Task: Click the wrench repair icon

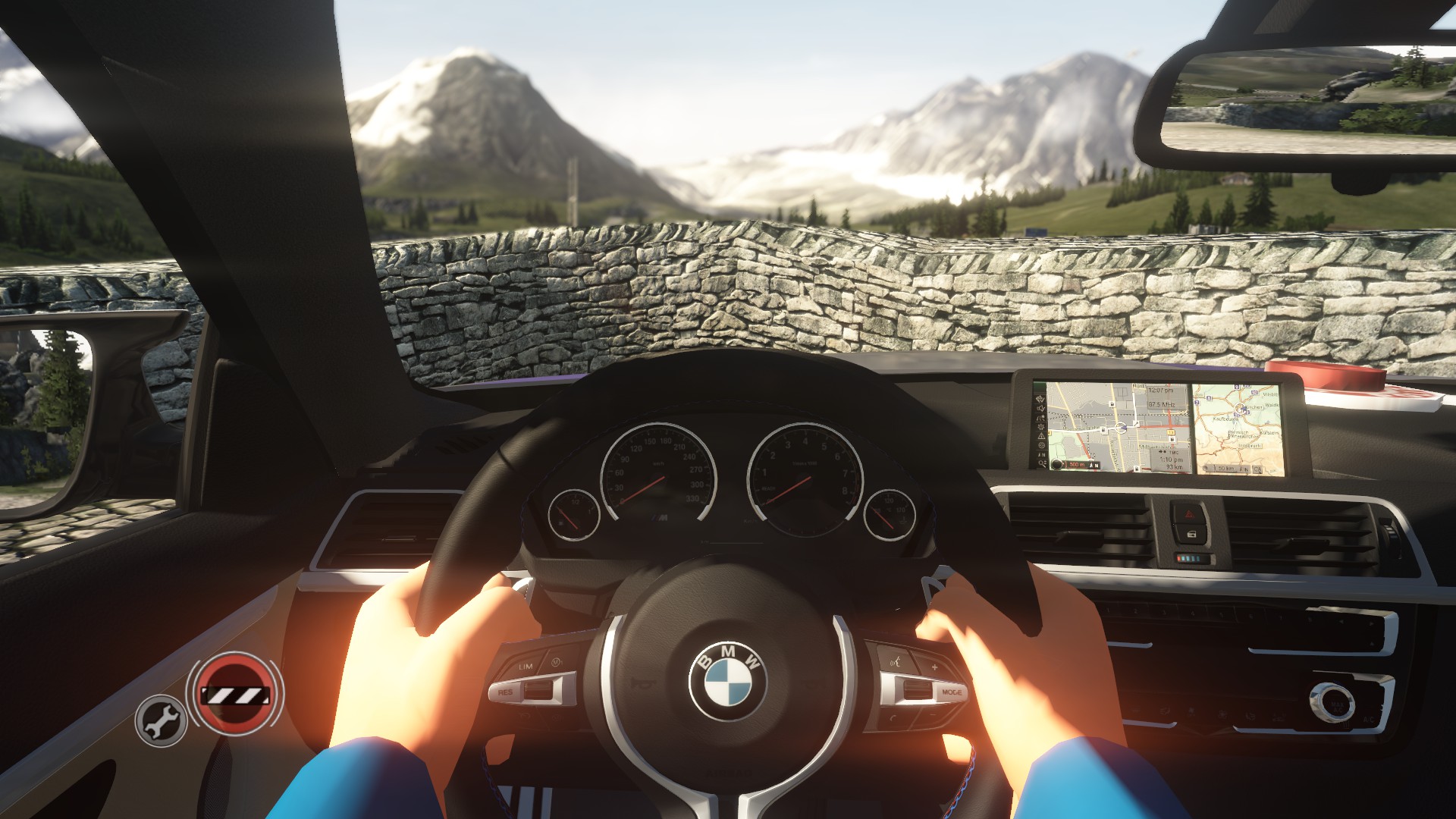Action: 161,720
